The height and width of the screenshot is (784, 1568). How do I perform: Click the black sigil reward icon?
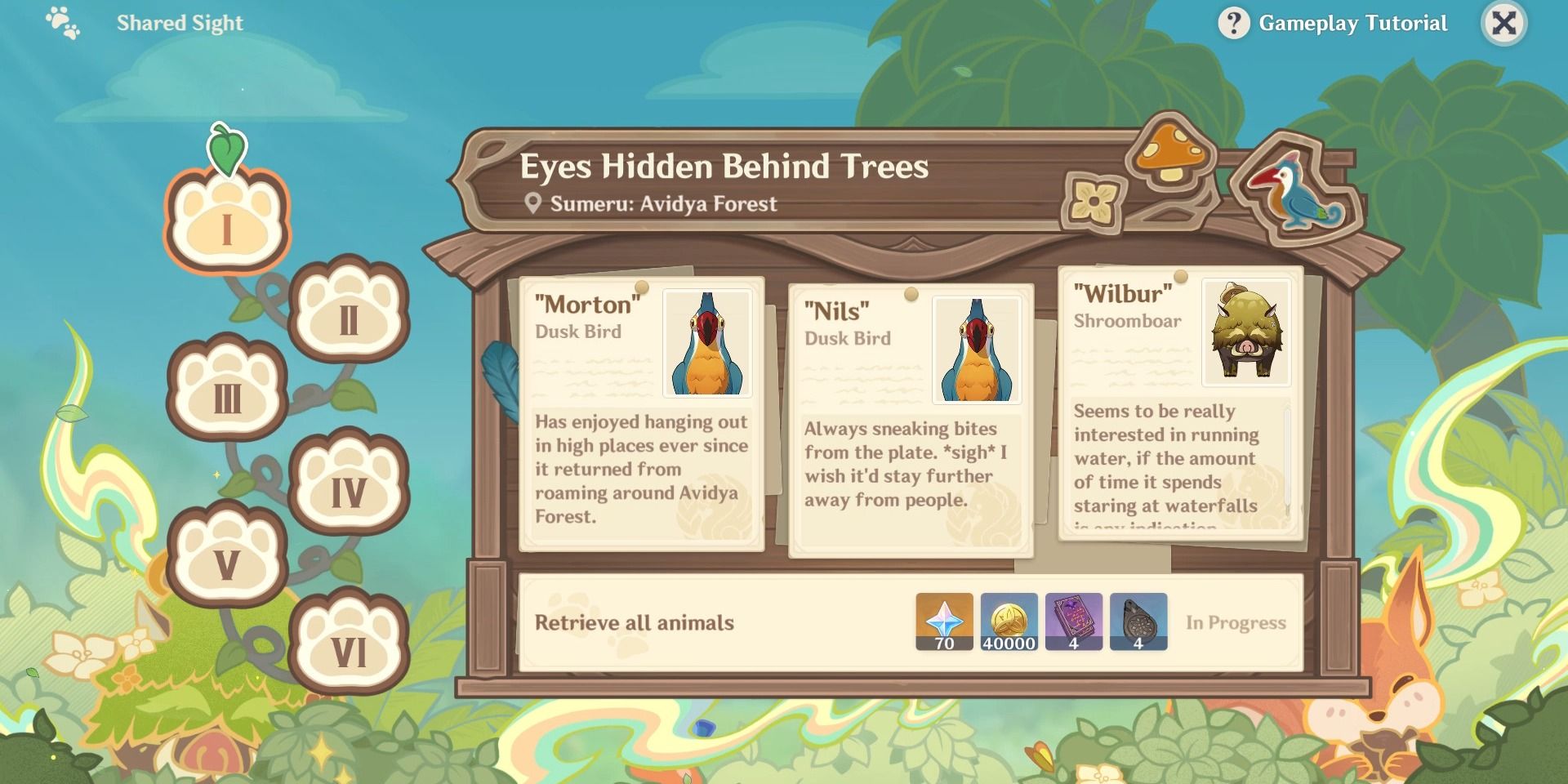pyautogui.click(x=1138, y=622)
